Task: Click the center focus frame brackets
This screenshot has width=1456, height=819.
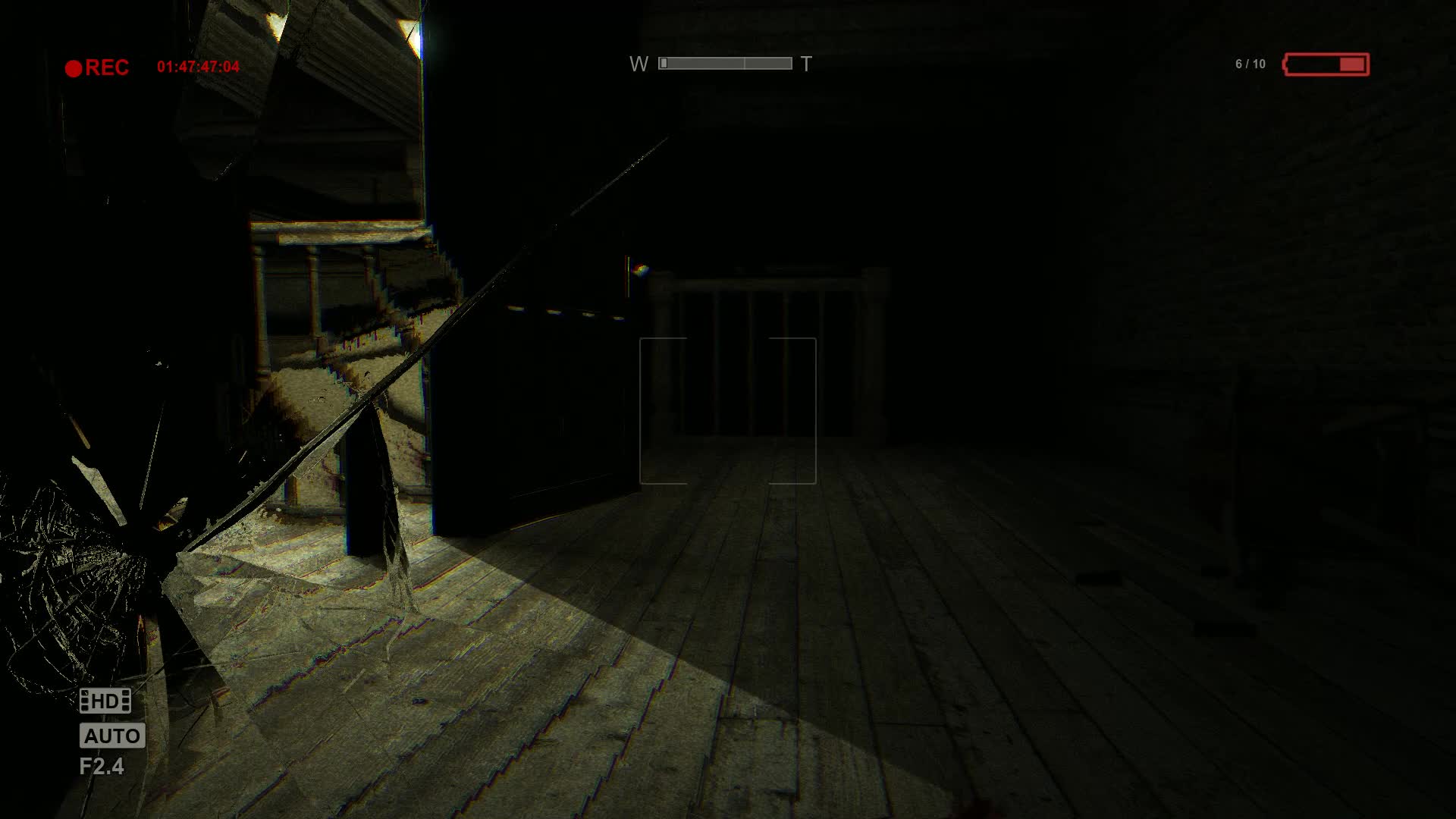Action: point(728,409)
